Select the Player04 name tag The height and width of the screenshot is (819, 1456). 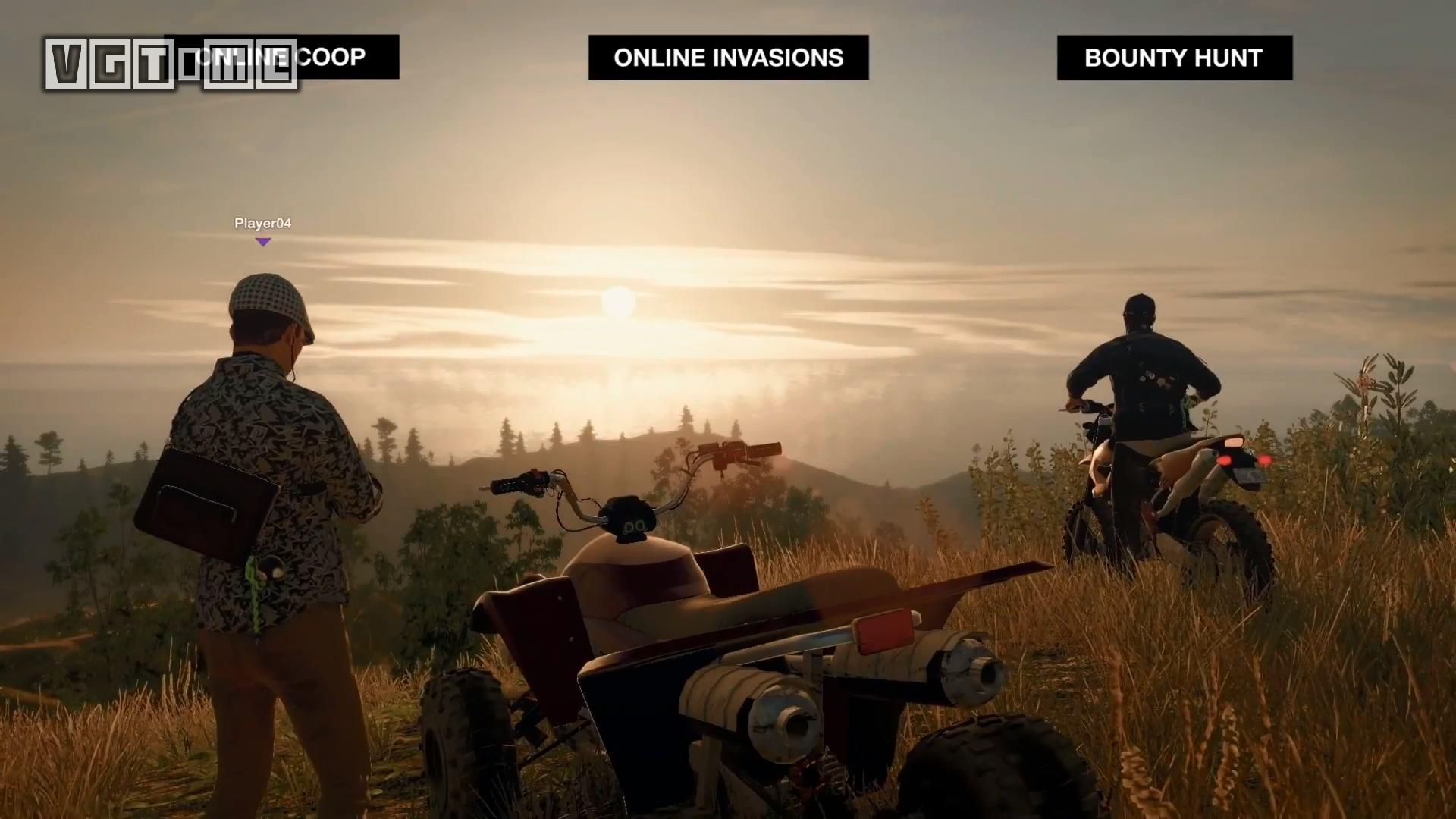(x=262, y=224)
